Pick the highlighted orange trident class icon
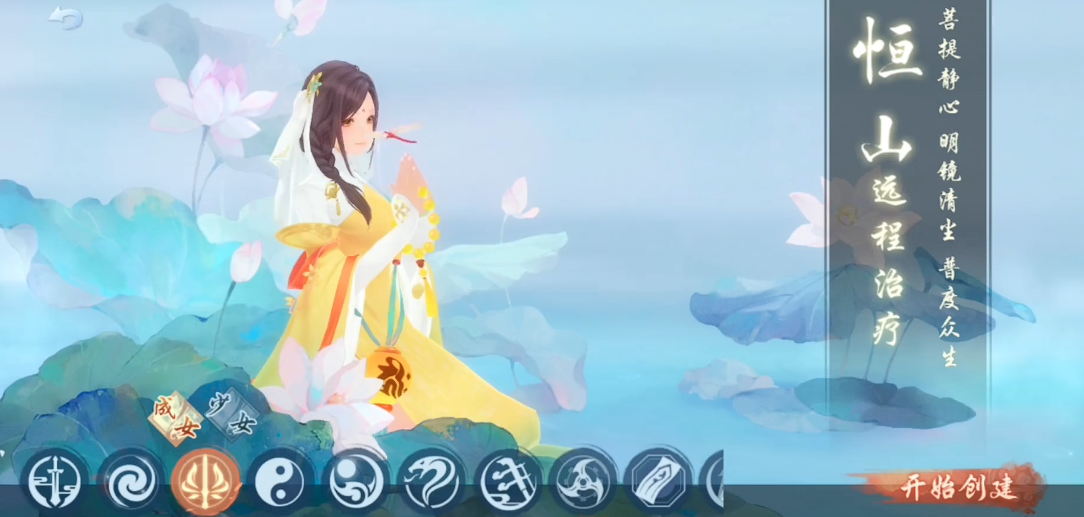This screenshot has width=1084, height=517. coord(205,481)
